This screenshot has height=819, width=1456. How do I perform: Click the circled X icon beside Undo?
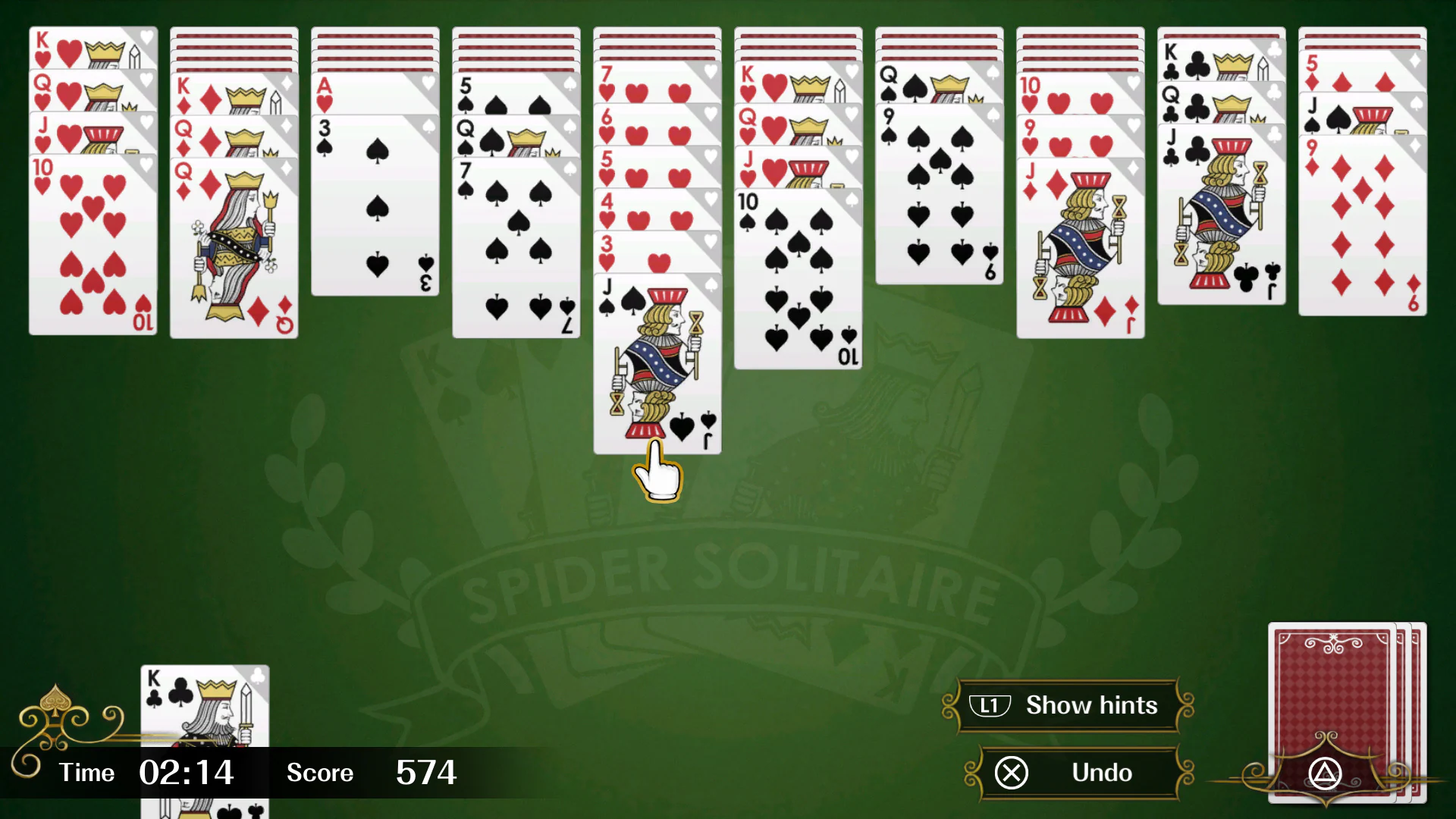pyautogui.click(x=1012, y=773)
